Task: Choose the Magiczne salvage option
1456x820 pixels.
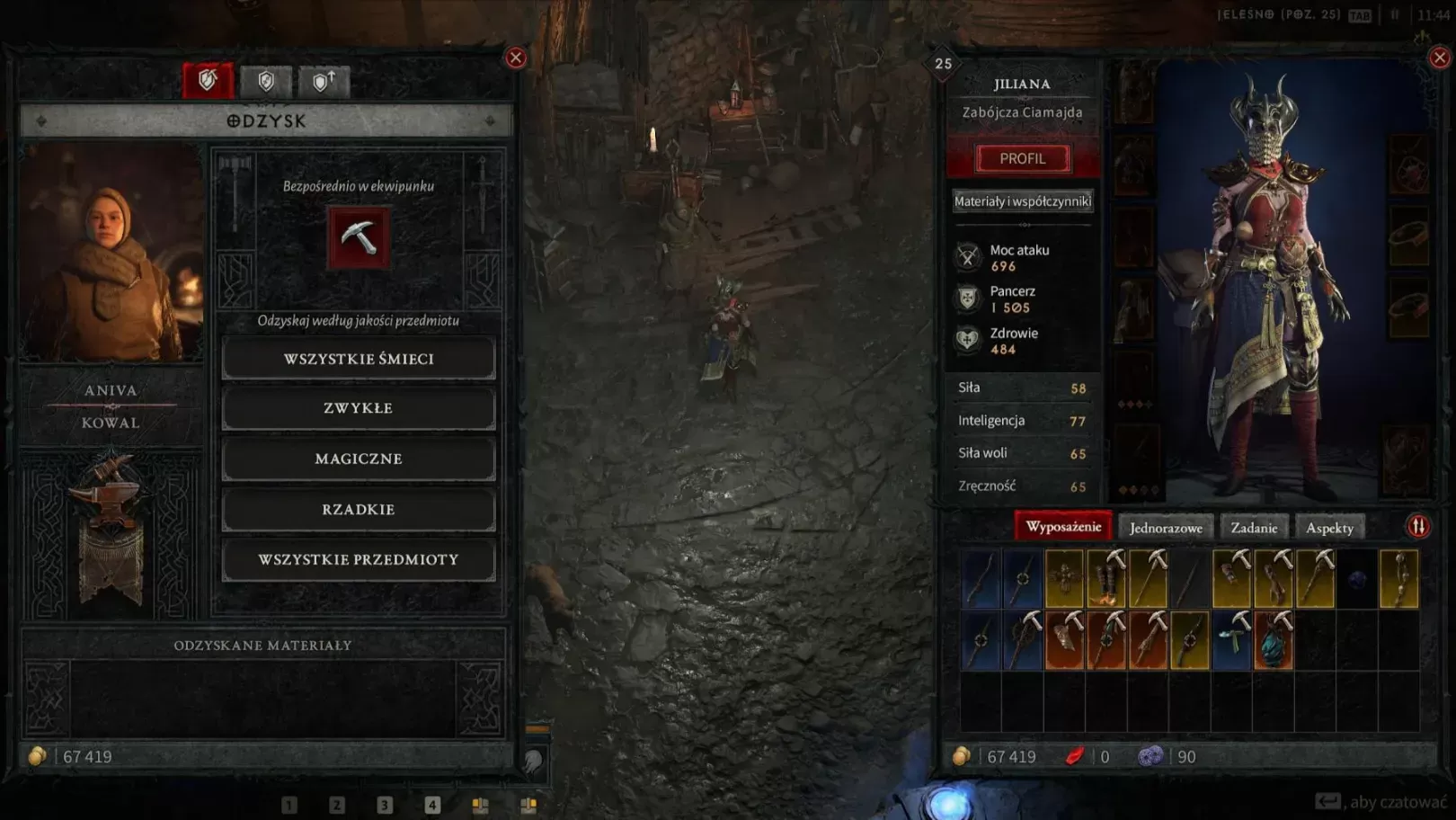Action: [x=358, y=459]
